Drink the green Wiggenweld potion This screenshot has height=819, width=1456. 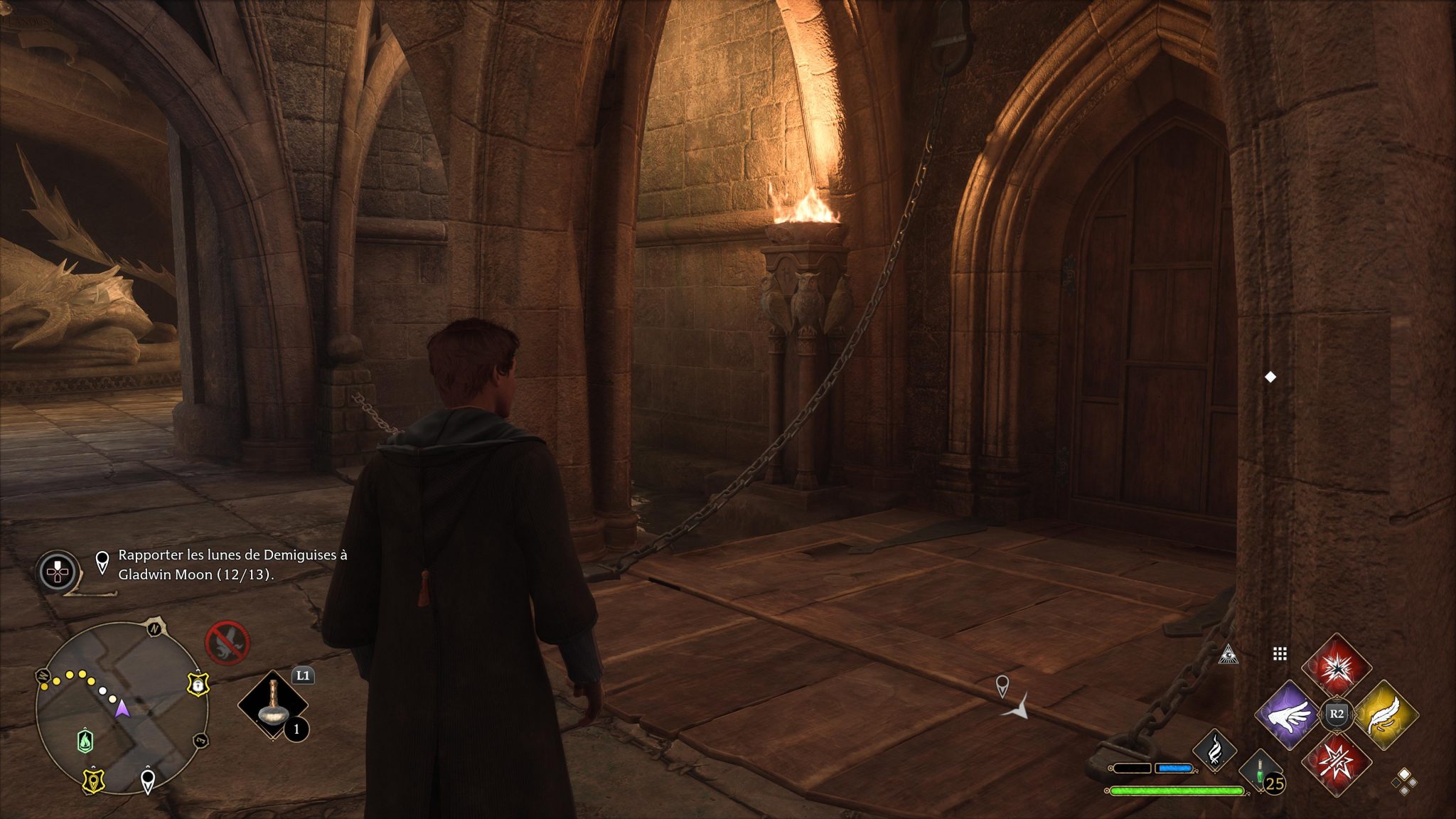pos(1260,771)
